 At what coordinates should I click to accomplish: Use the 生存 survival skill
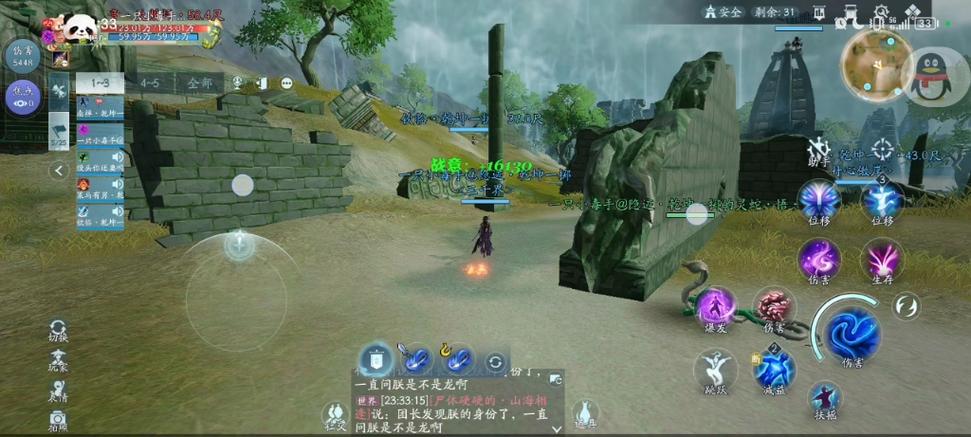pyautogui.click(x=882, y=260)
